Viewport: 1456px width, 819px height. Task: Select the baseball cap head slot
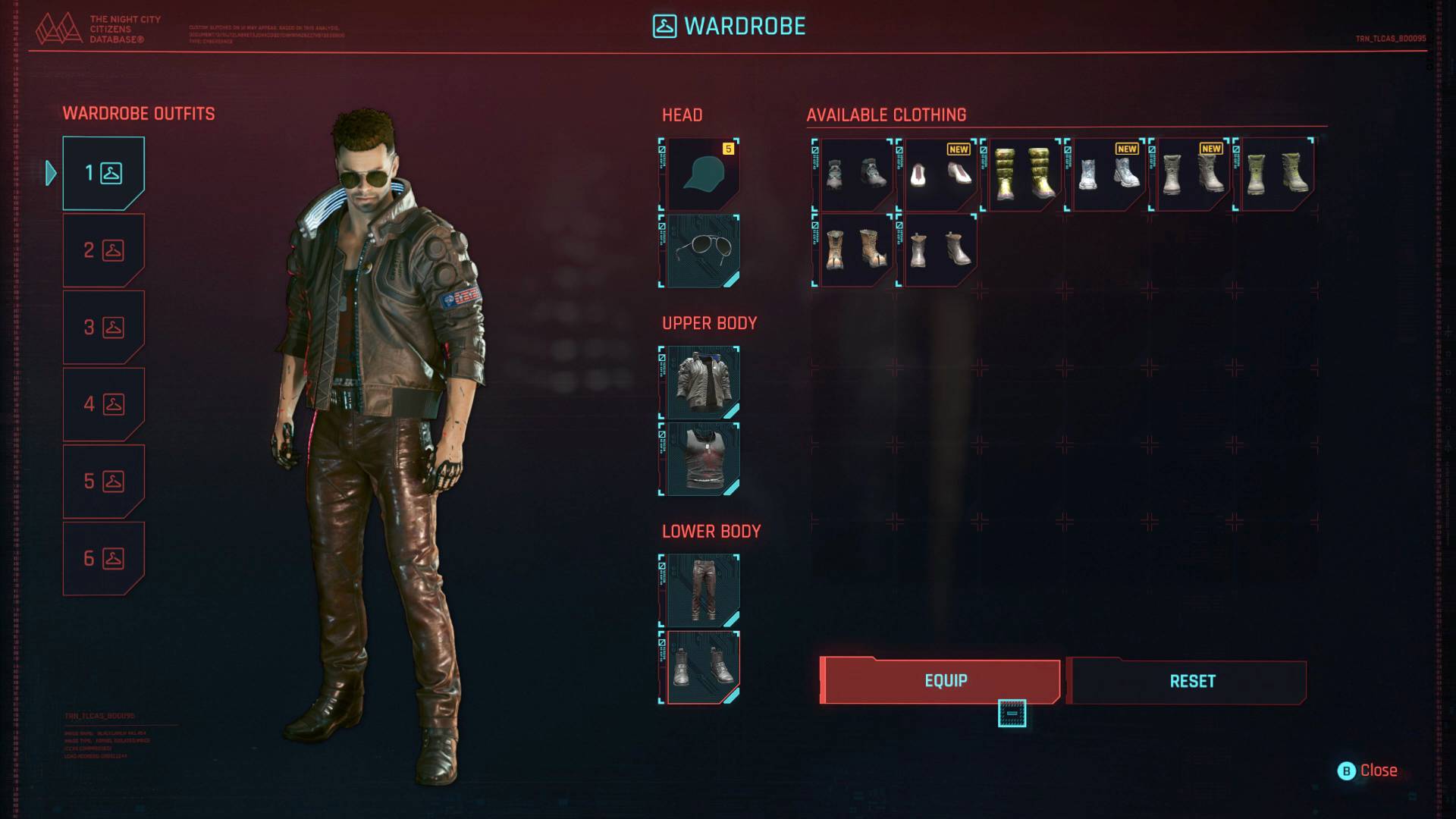tap(700, 174)
